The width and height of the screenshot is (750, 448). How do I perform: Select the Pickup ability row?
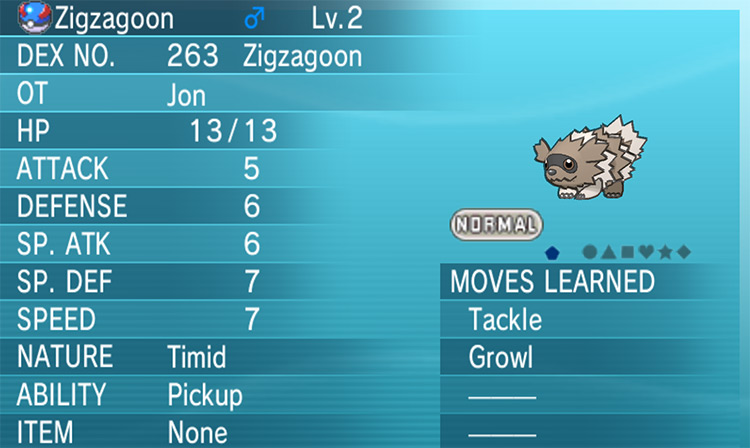pos(205,395)
